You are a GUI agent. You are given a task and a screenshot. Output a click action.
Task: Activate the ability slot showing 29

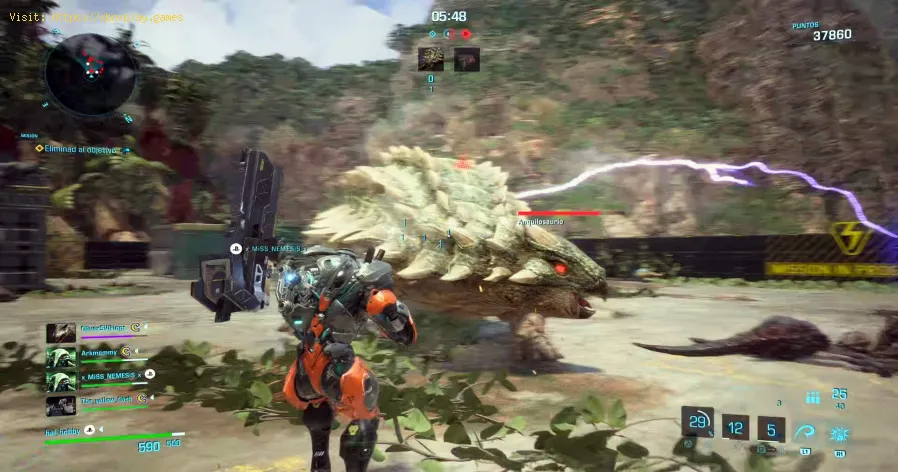point(698,421)
